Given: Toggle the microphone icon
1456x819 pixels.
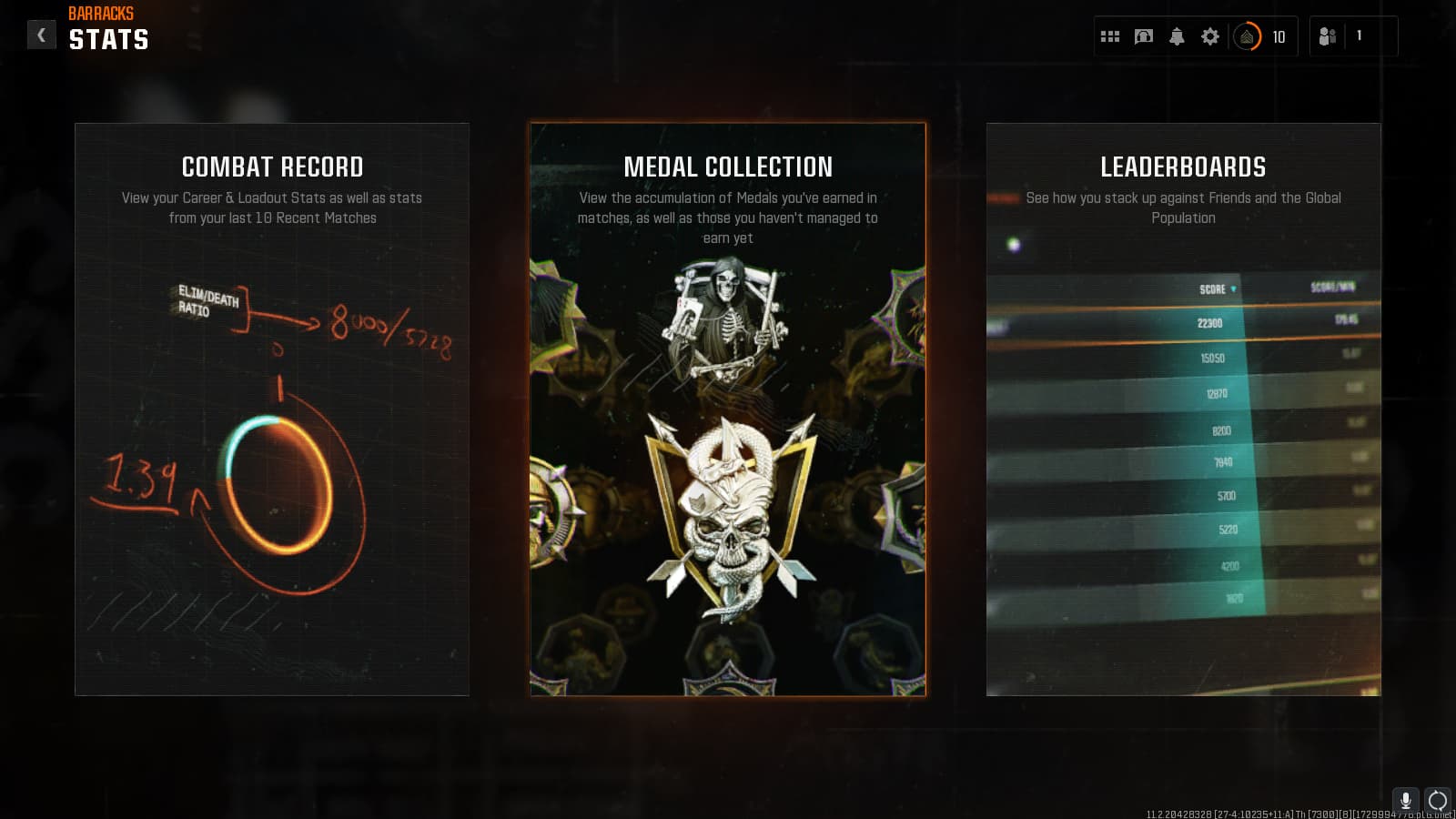Looking at the screenshot, I should (1406, 800).
